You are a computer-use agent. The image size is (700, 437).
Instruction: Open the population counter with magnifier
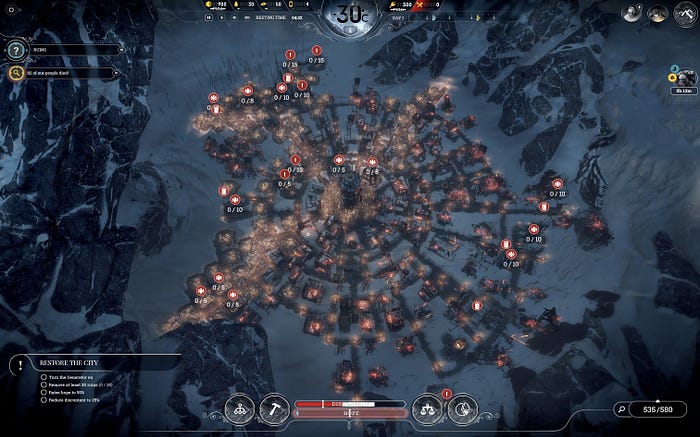coord(656,408)
